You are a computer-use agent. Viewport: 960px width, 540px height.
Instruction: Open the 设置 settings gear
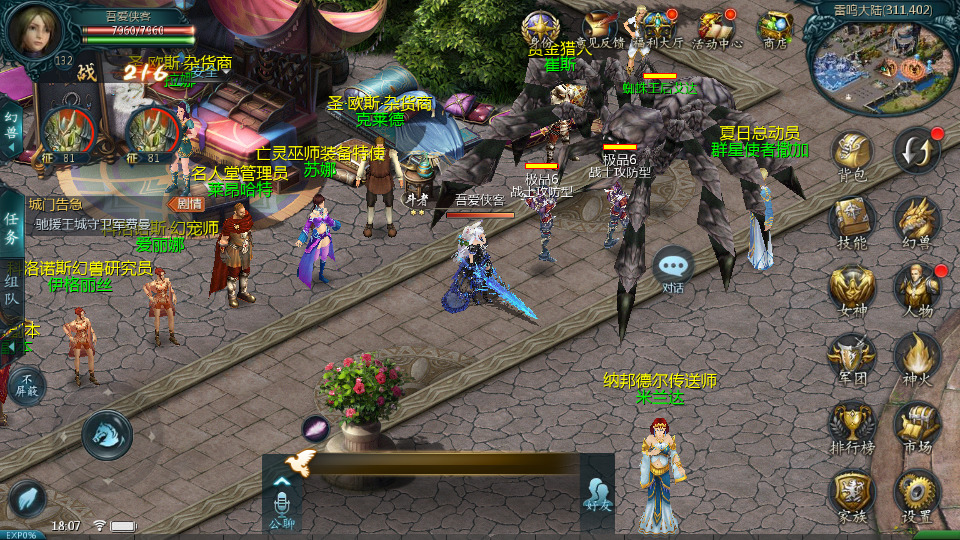(916, 493)
